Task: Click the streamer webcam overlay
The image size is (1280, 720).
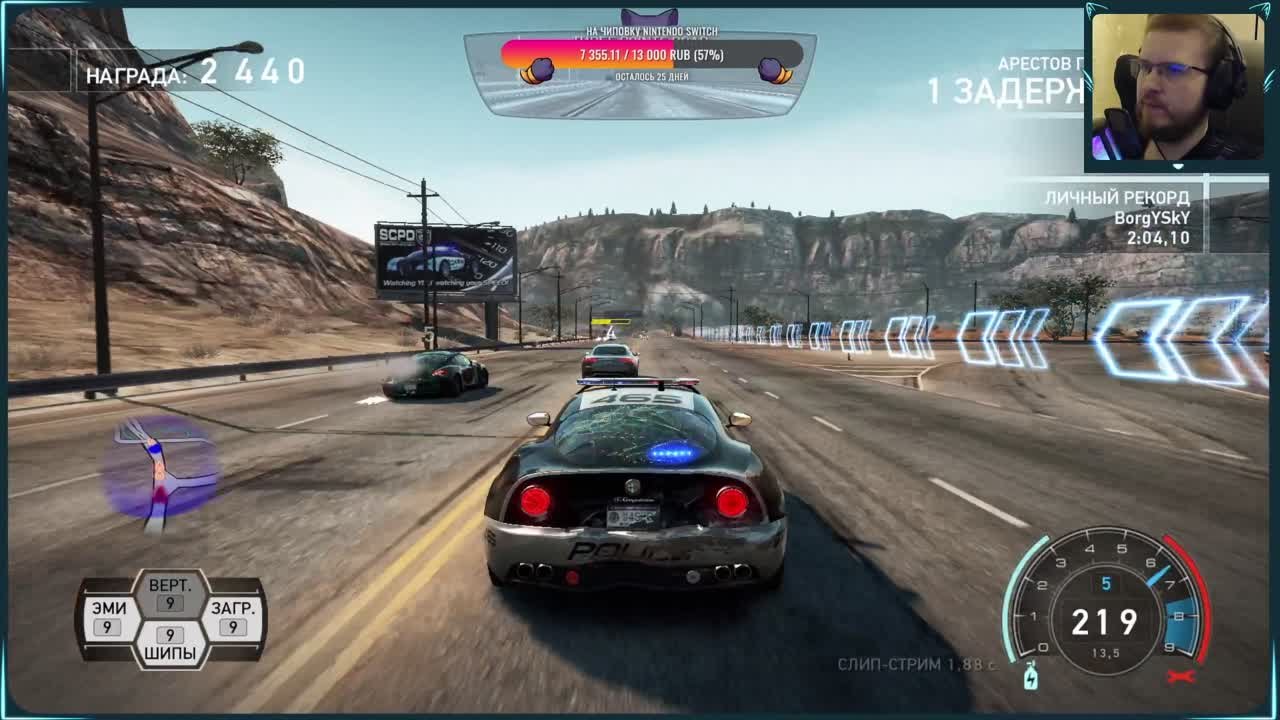Action: tap(1176, 88)
